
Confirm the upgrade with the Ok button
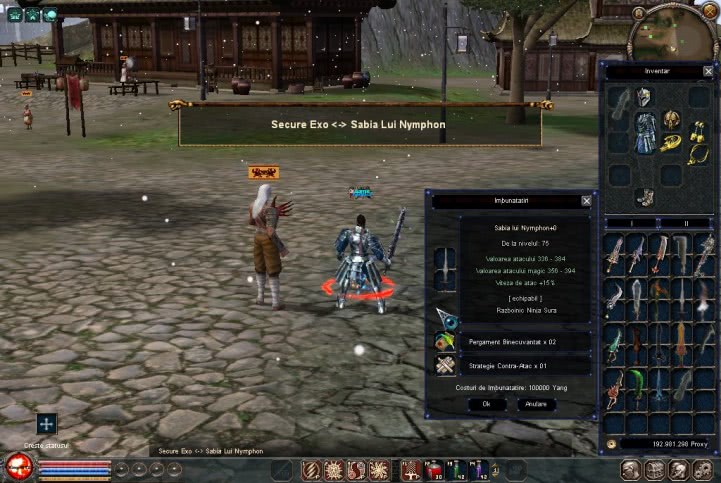(x=486, y=404)
